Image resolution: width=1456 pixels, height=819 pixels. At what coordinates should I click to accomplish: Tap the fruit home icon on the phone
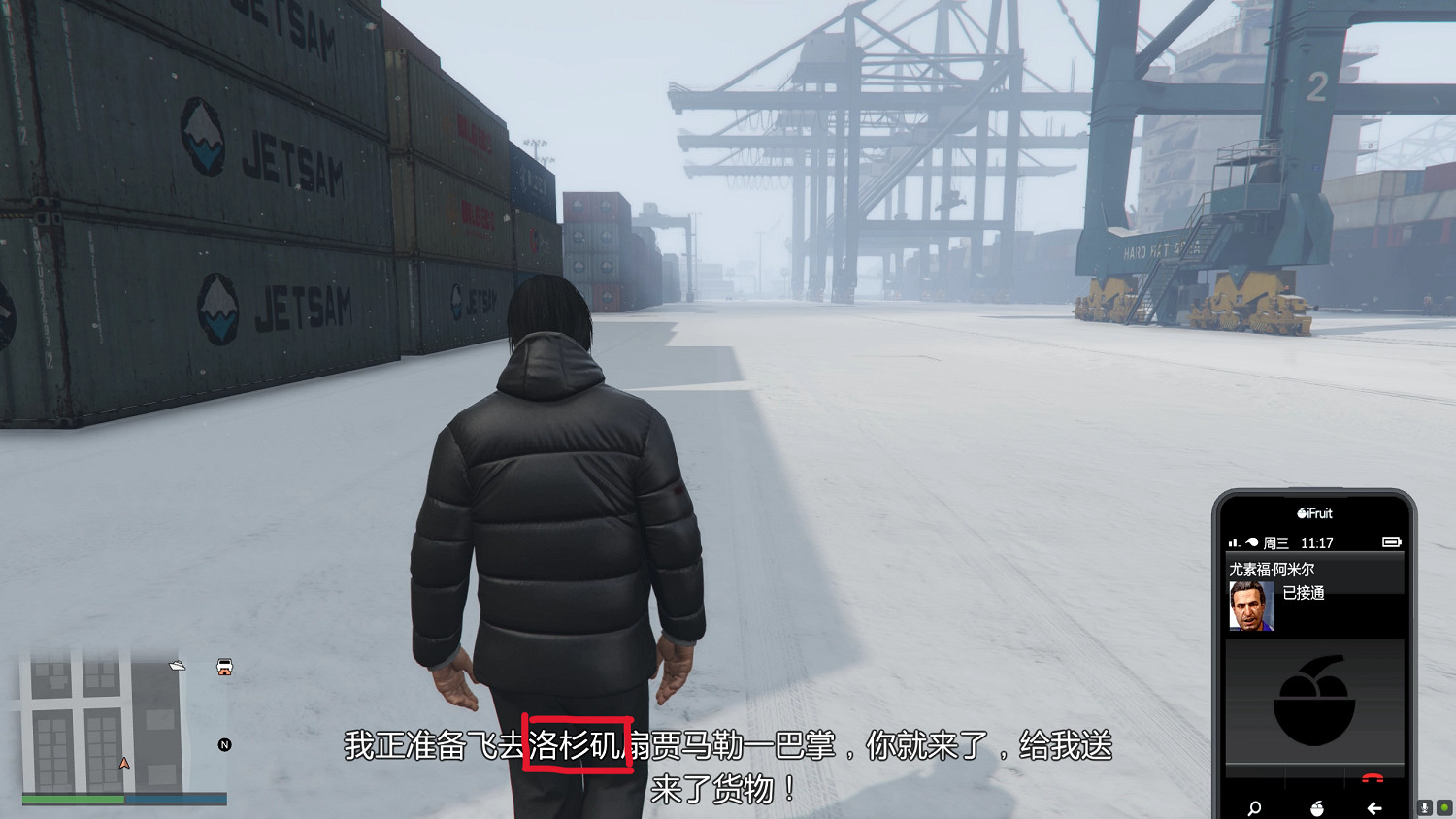point(1317,808)
